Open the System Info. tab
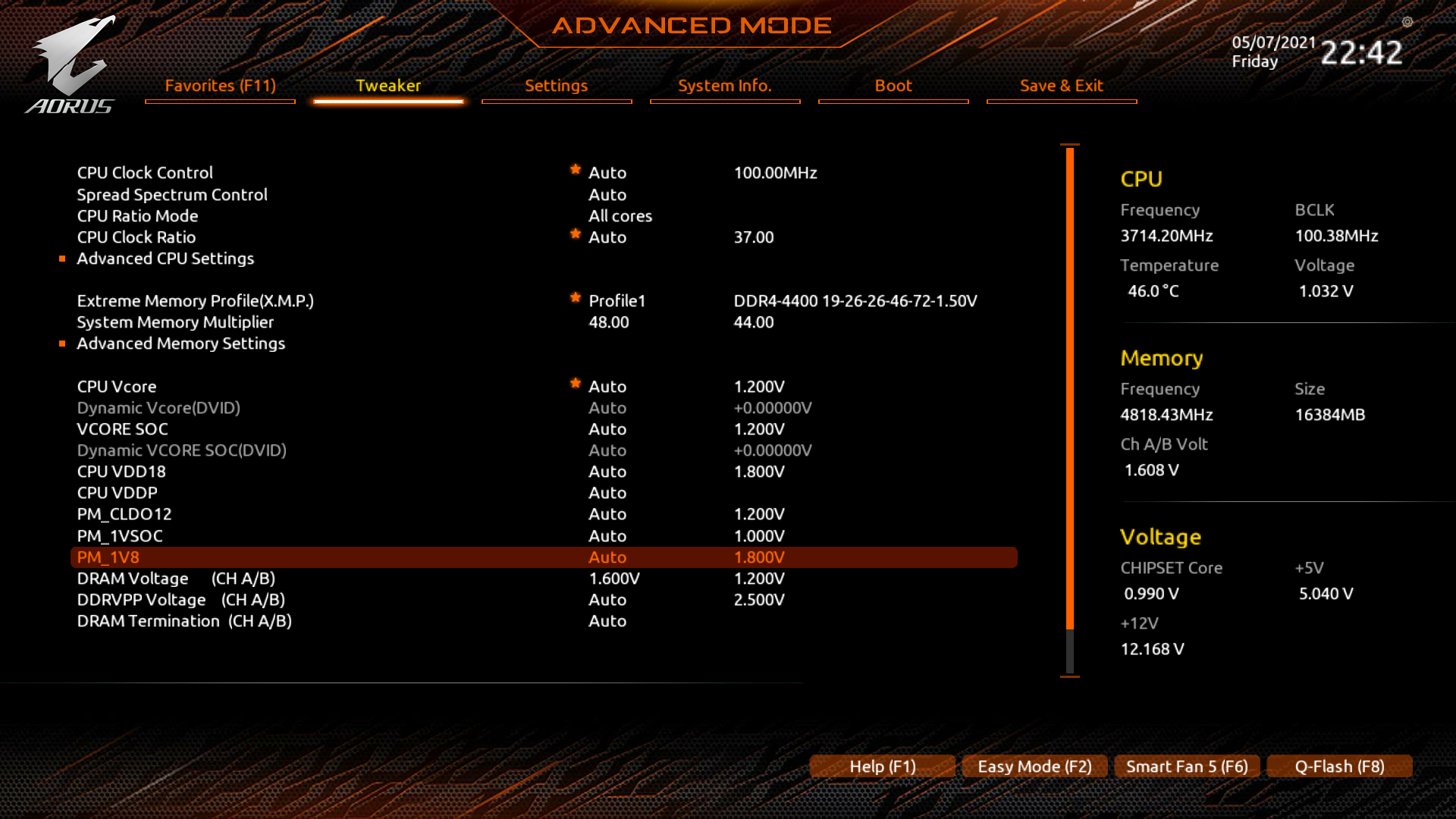1456x819 pixels. [724, 86]
